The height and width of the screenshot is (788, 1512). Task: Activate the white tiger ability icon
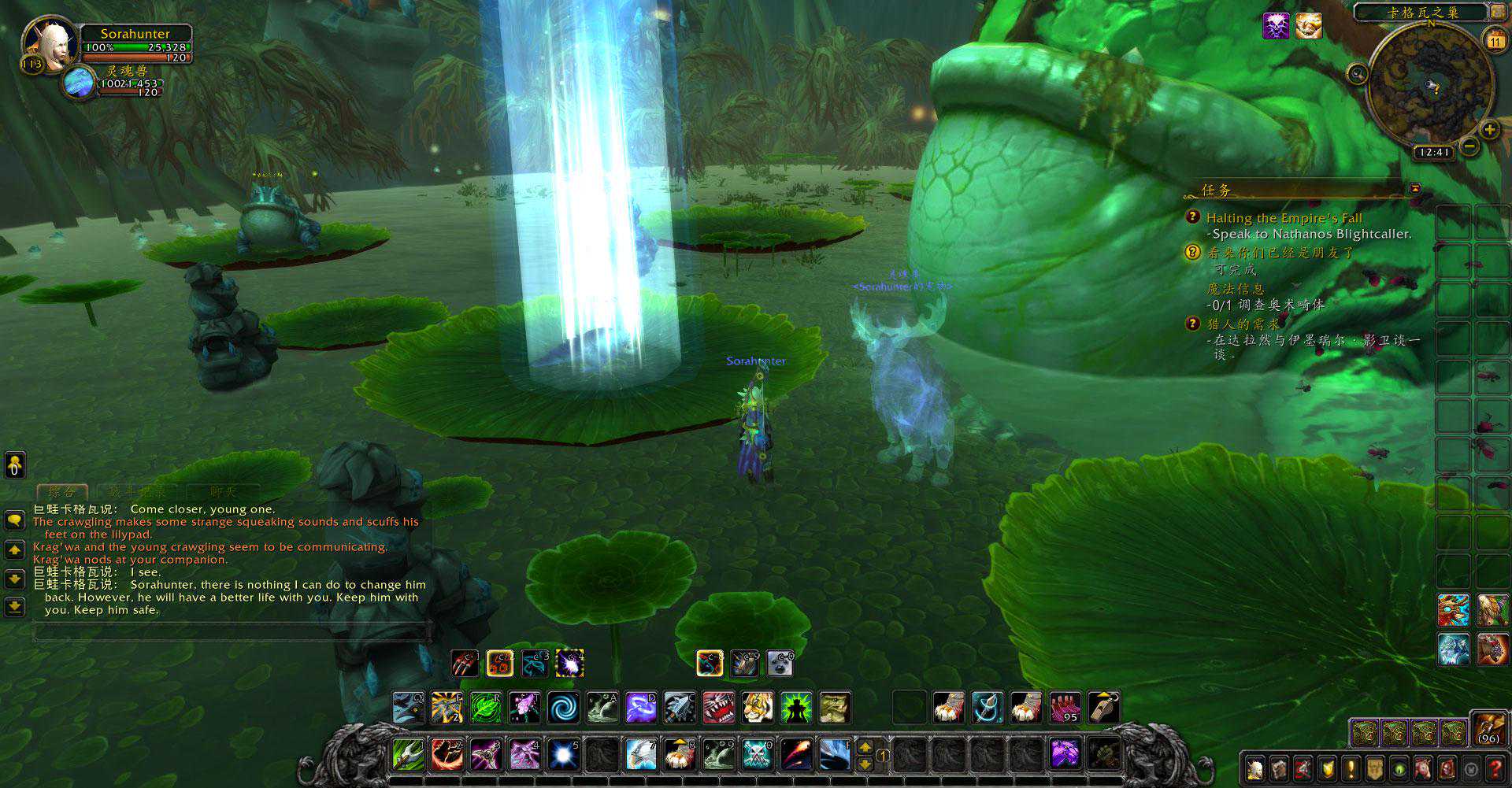(x=757, y=707)
